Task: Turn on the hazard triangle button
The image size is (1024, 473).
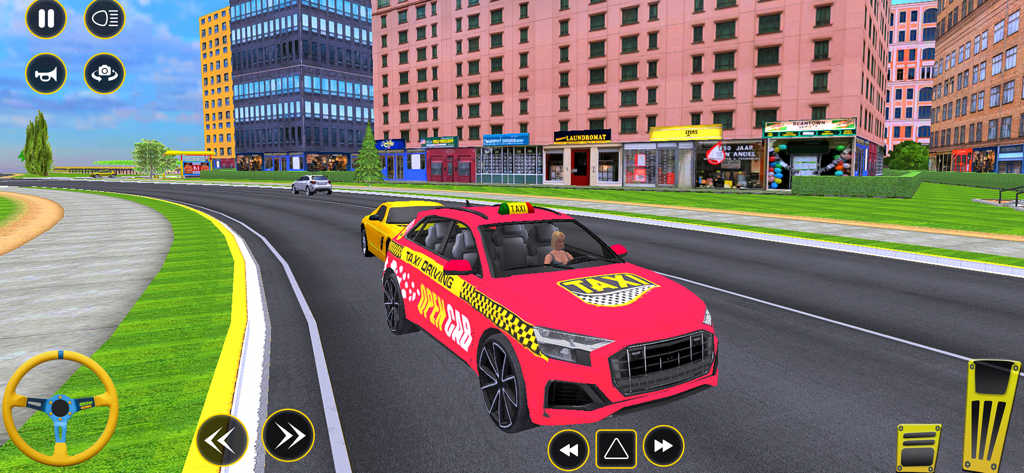Action: pos(616,449)
